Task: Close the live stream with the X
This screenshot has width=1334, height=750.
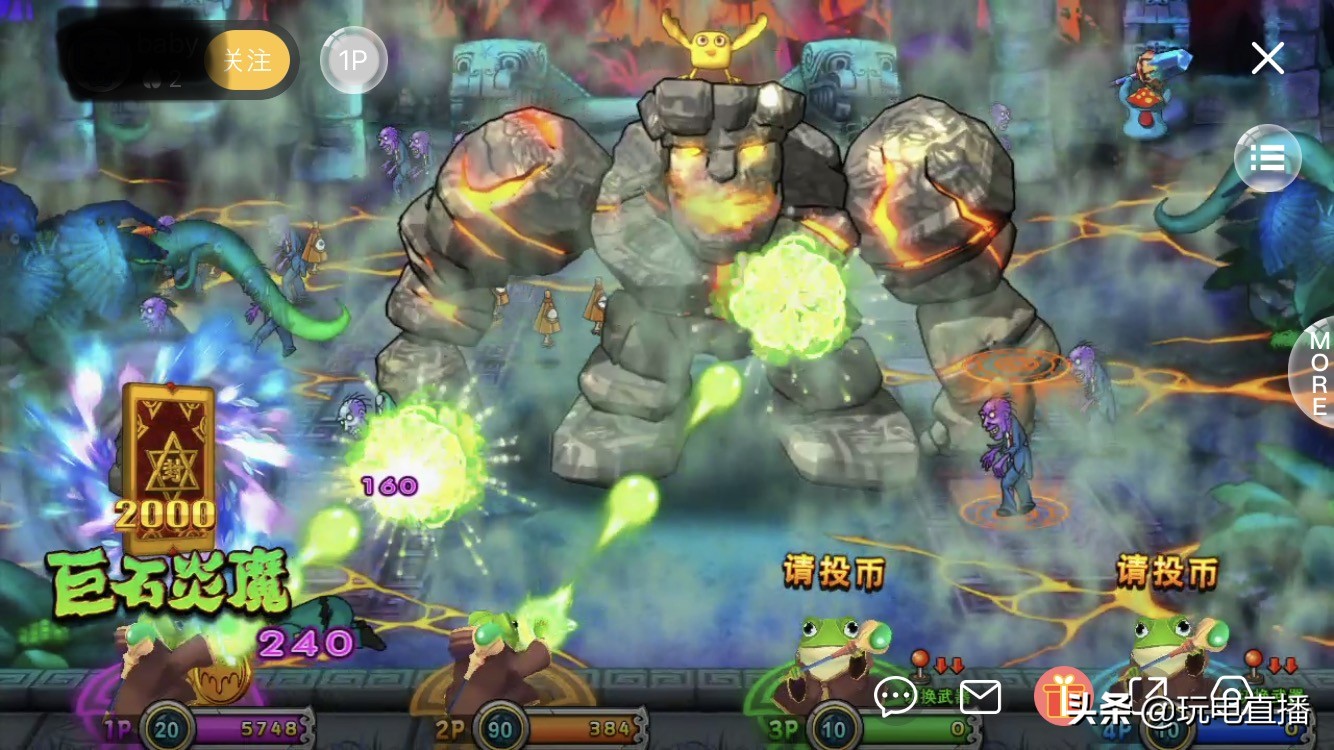Action: coord(1267,59)
